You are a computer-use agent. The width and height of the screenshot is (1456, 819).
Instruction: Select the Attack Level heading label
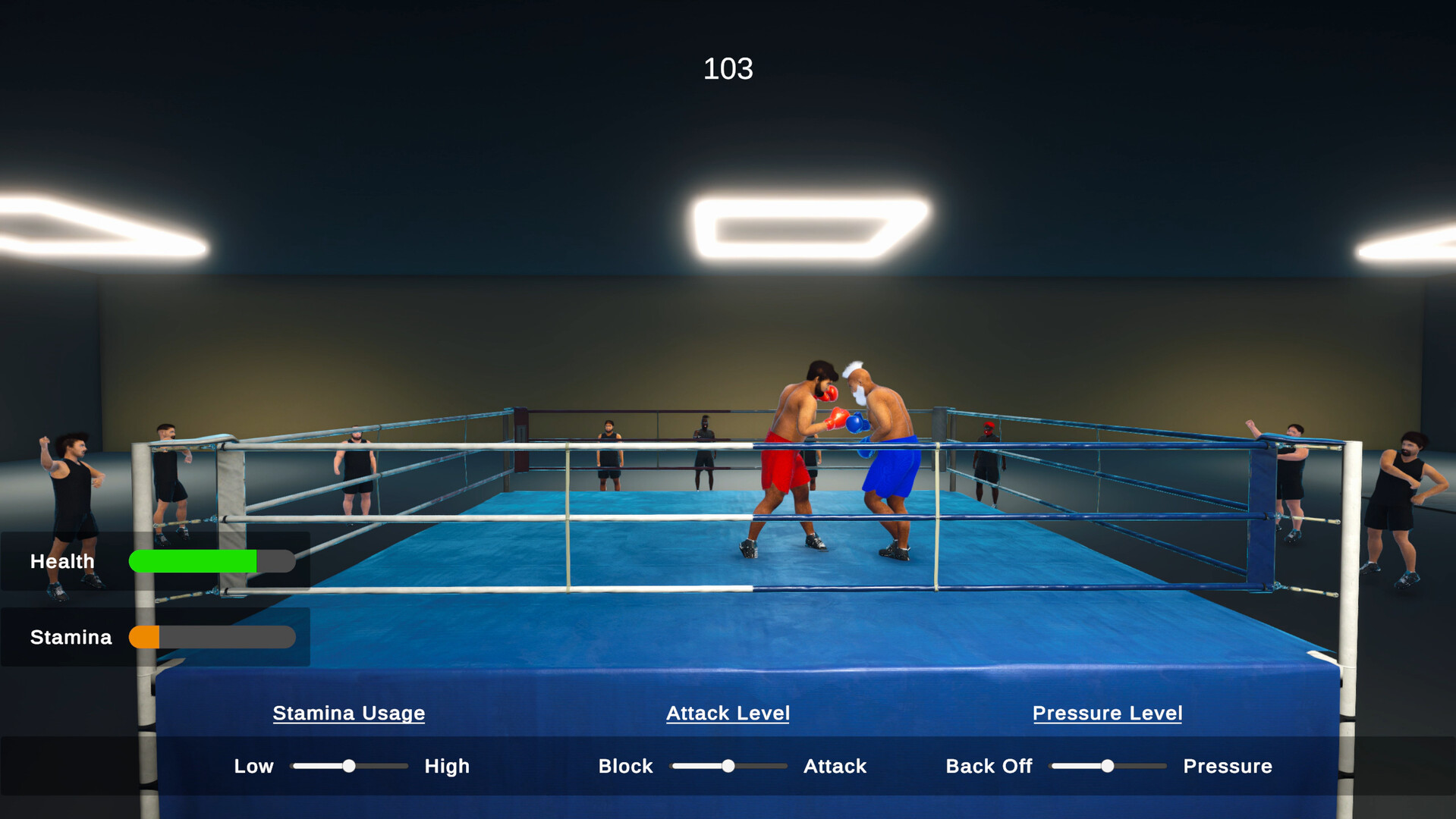tap(727, 713)
